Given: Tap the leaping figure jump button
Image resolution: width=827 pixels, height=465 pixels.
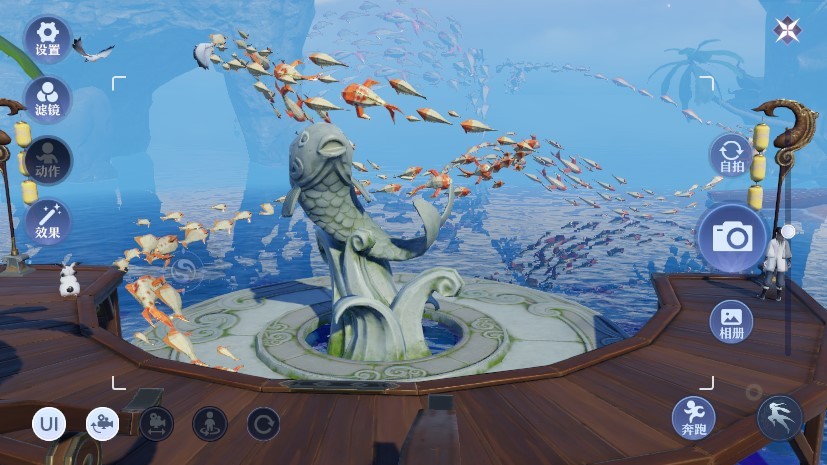Looking at the screenshot, I should point(779,417).
